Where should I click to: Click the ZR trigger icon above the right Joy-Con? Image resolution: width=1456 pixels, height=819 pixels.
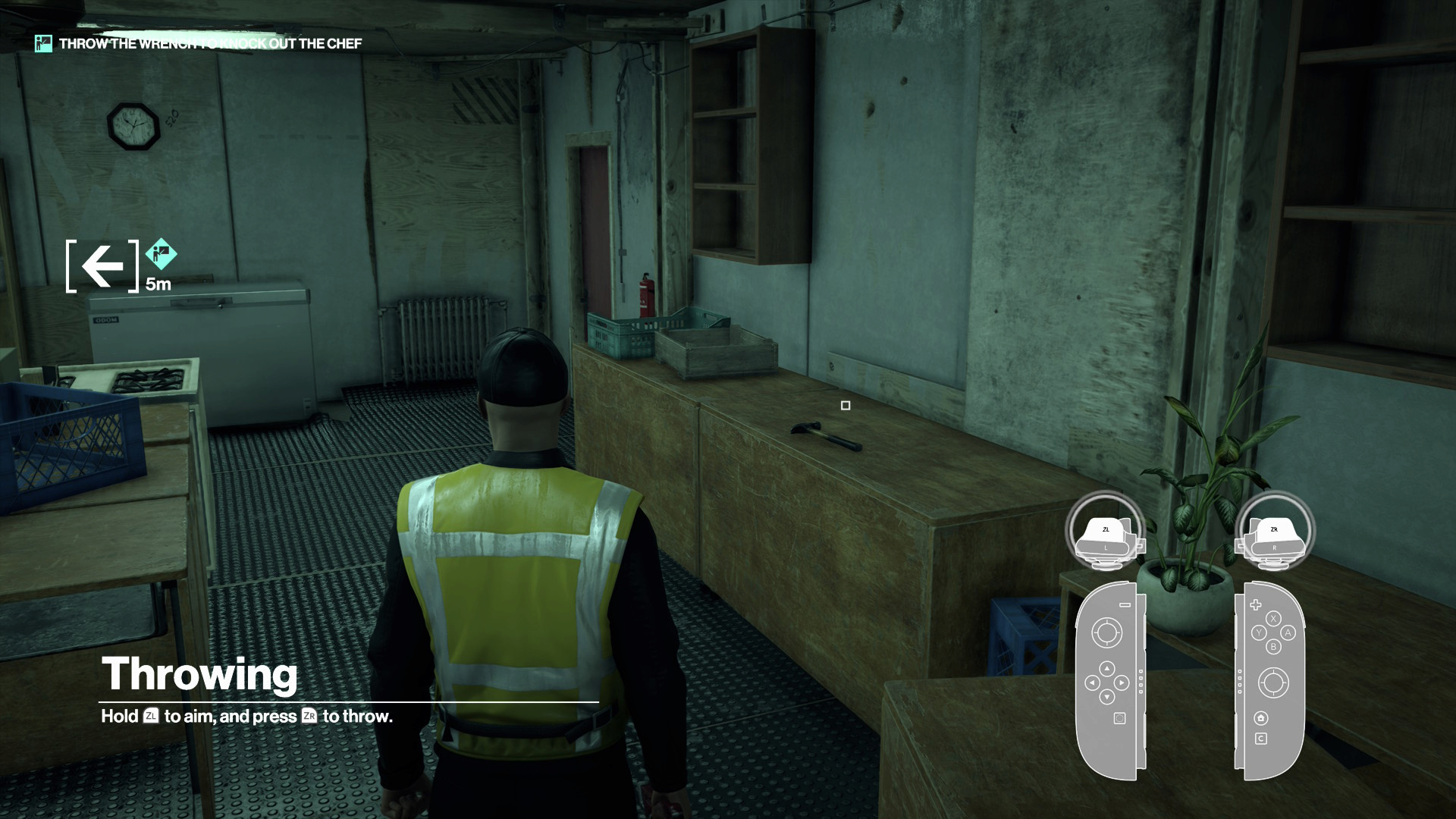click(x=1274, y=529)
